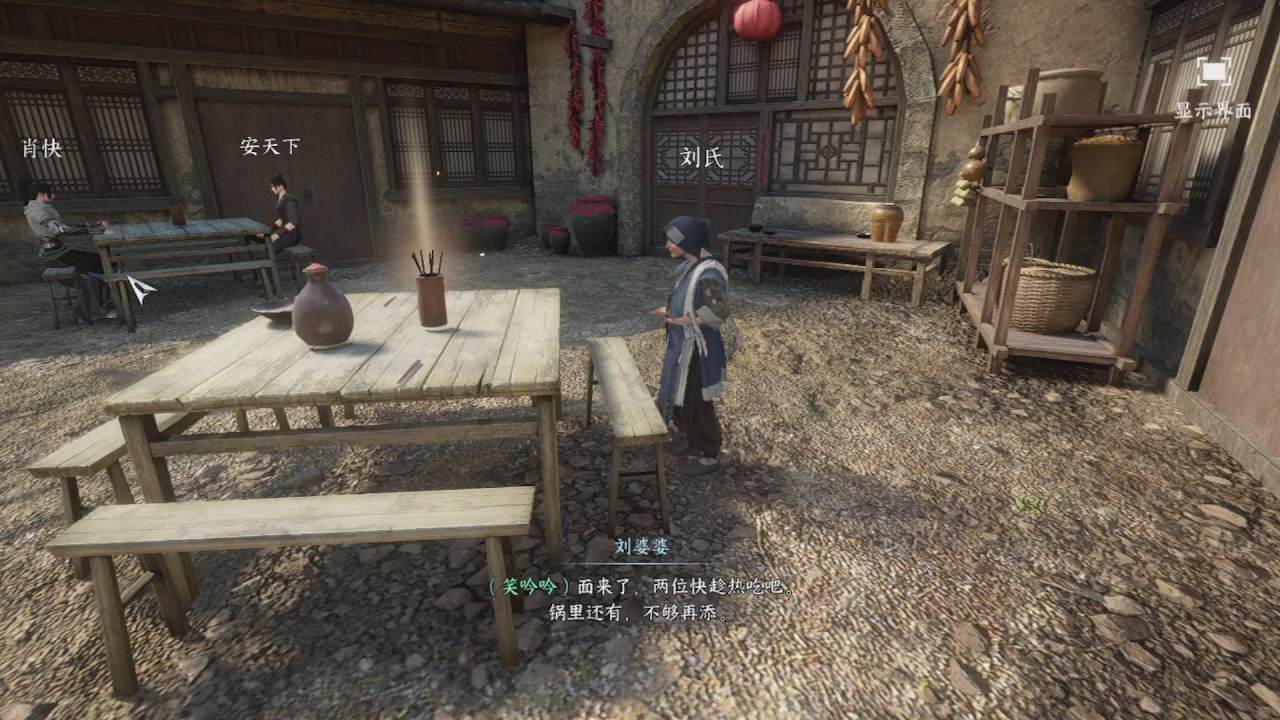Select the wine jug on the table

pos(321,310)
